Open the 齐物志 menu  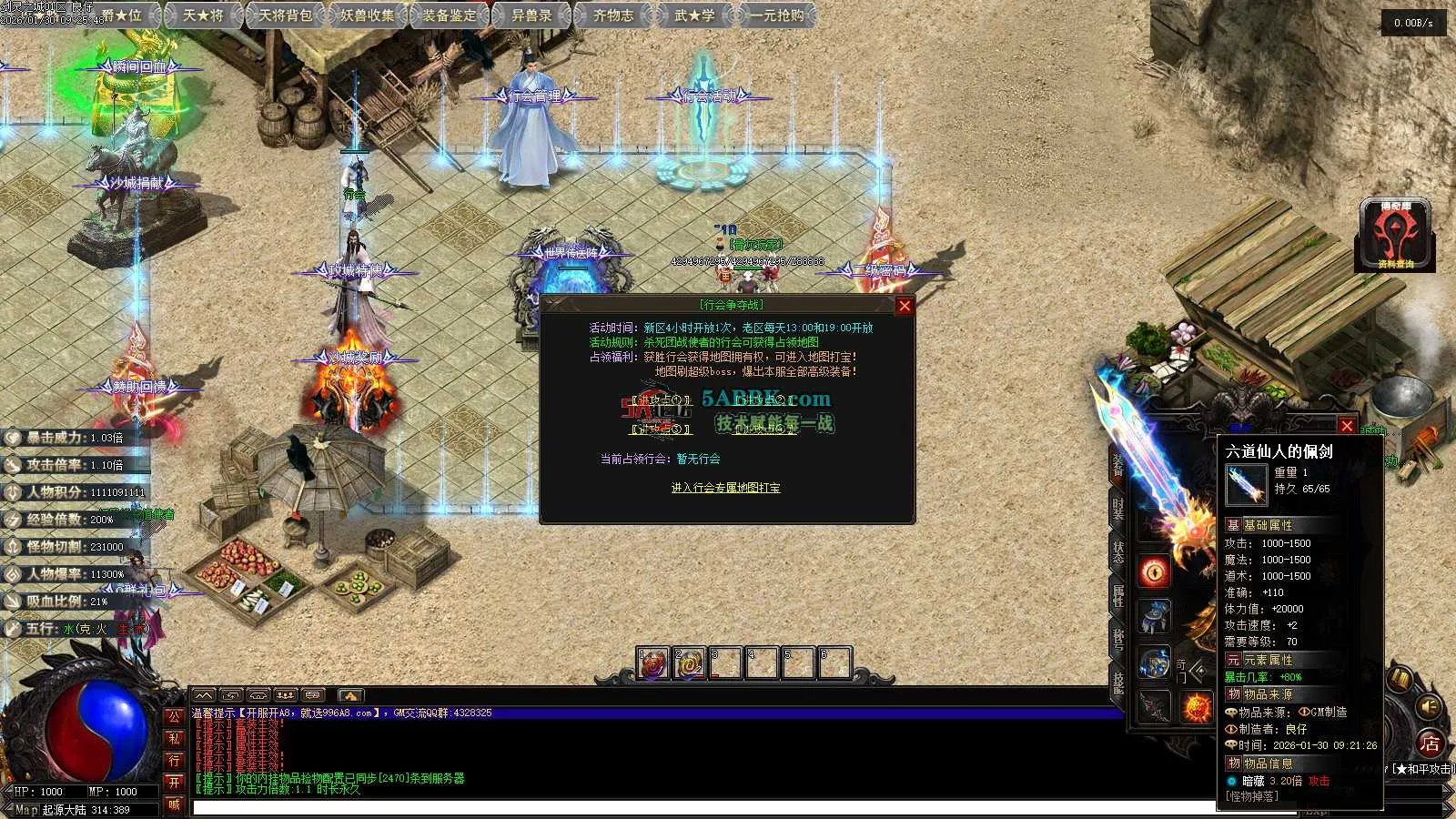pyautogui.click(x=613, y=15)
